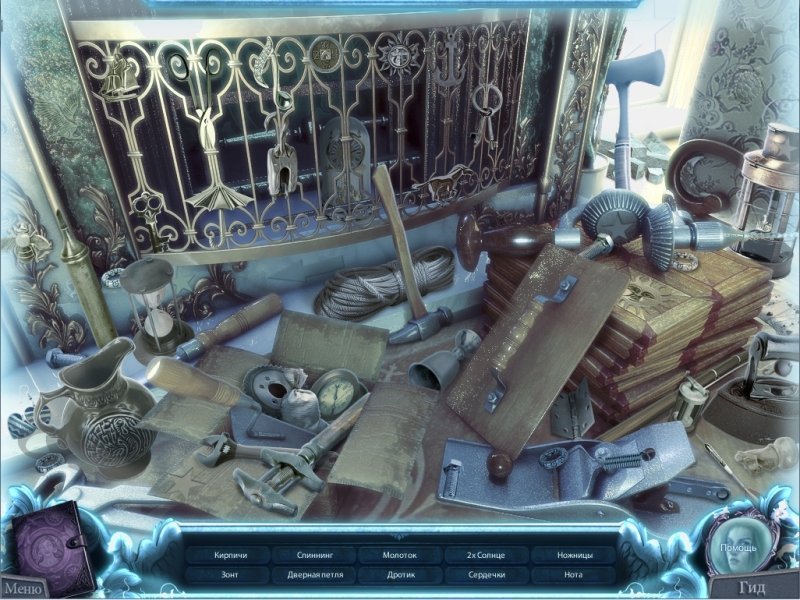
Task: Select the Спиннинг list entry
Action: (314, 554)
